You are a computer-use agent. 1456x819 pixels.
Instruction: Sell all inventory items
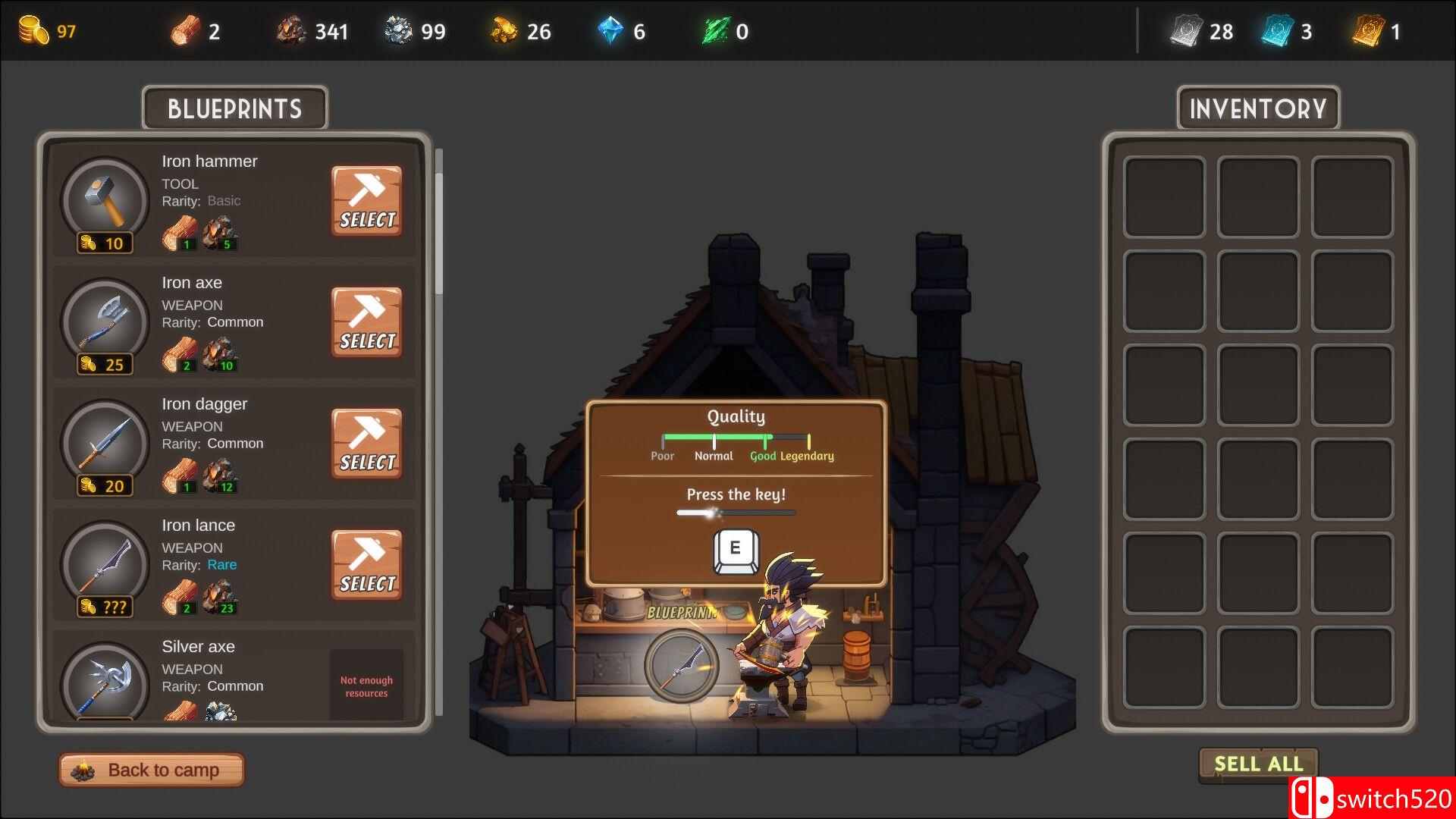1258,764
